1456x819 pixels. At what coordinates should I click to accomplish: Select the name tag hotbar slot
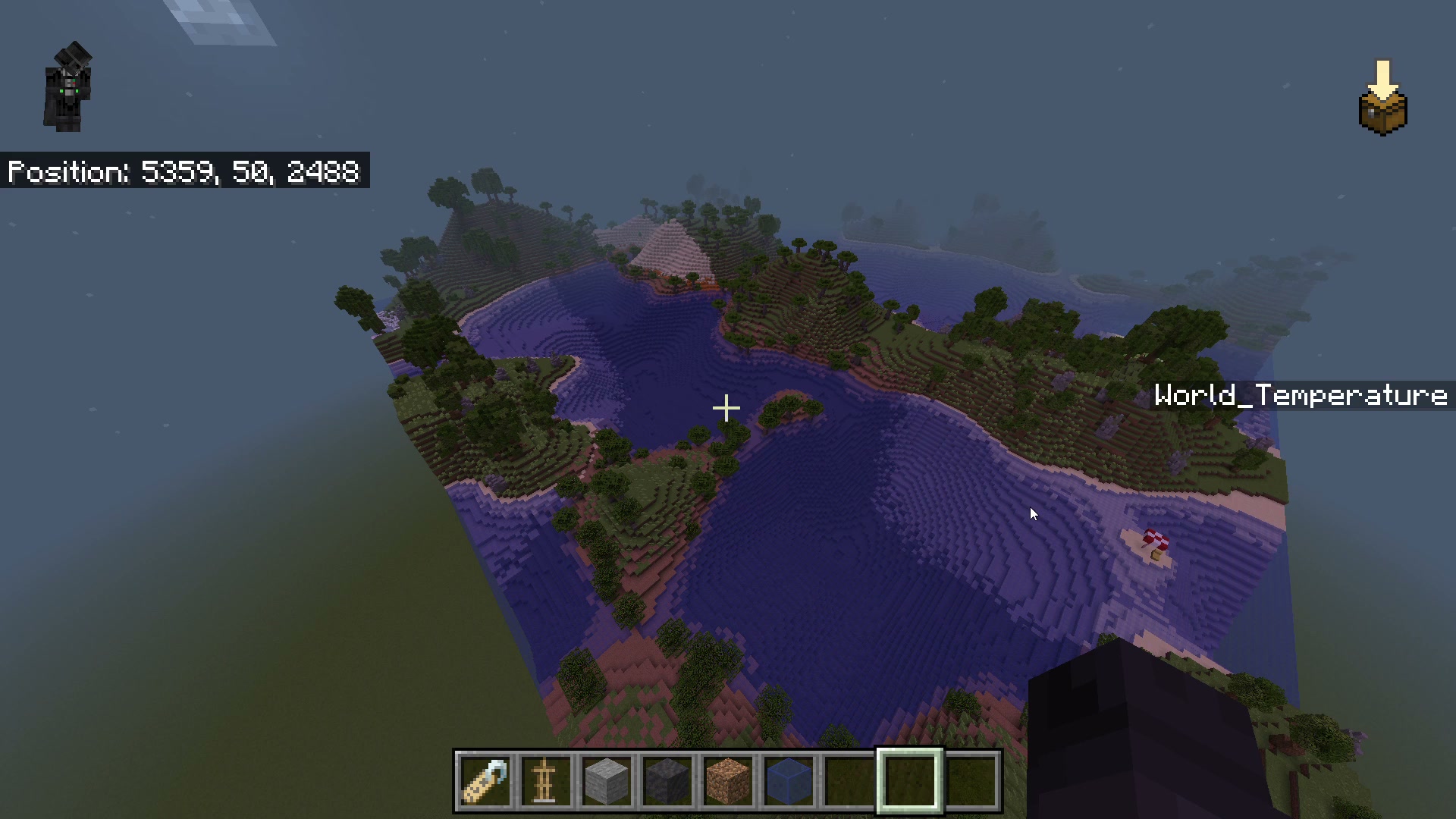tap(485, 781)
